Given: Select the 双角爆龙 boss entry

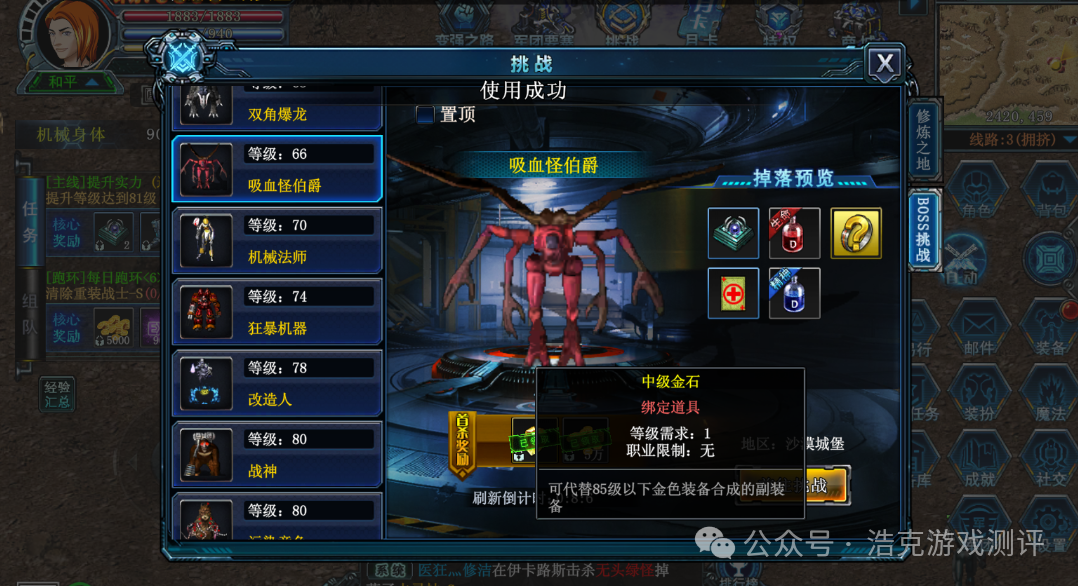Looking at the screenshot, I should pyautogui.click(x=277, y=109).
